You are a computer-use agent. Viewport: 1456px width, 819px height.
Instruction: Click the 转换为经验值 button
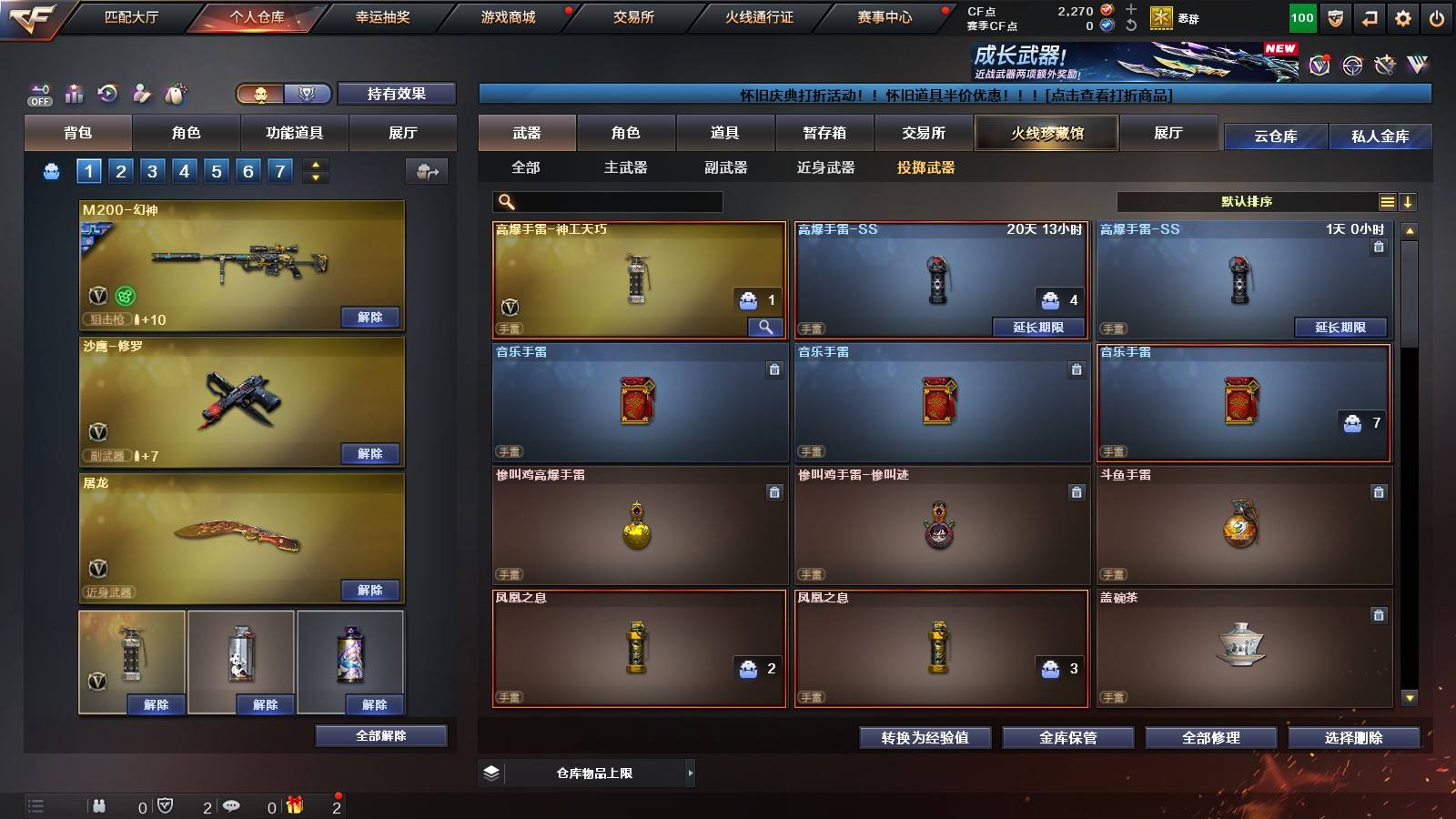click(925, 738)
